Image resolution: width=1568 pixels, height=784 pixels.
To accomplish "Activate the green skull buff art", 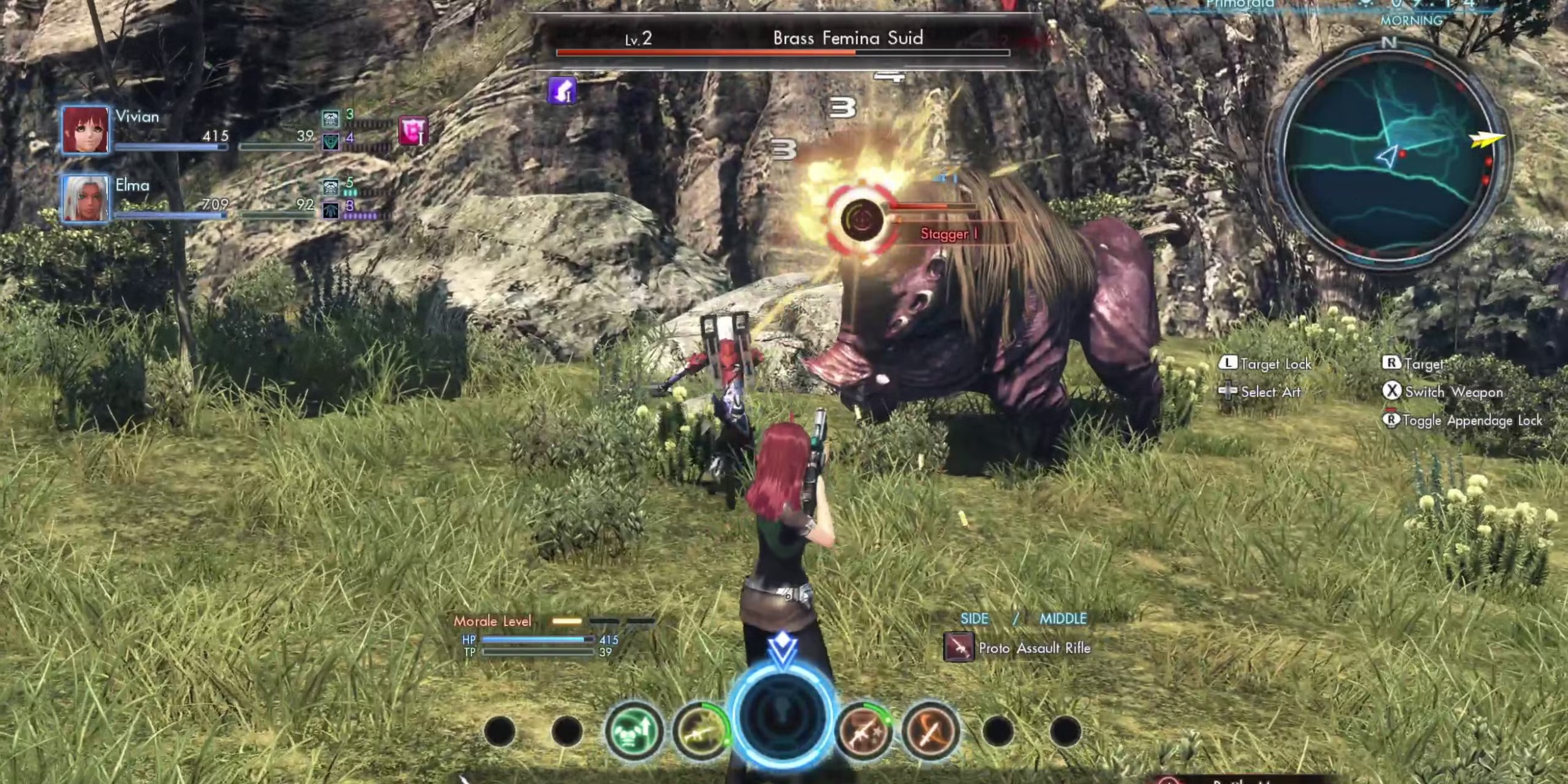I will pyautogui.click(x=633, y=731).
